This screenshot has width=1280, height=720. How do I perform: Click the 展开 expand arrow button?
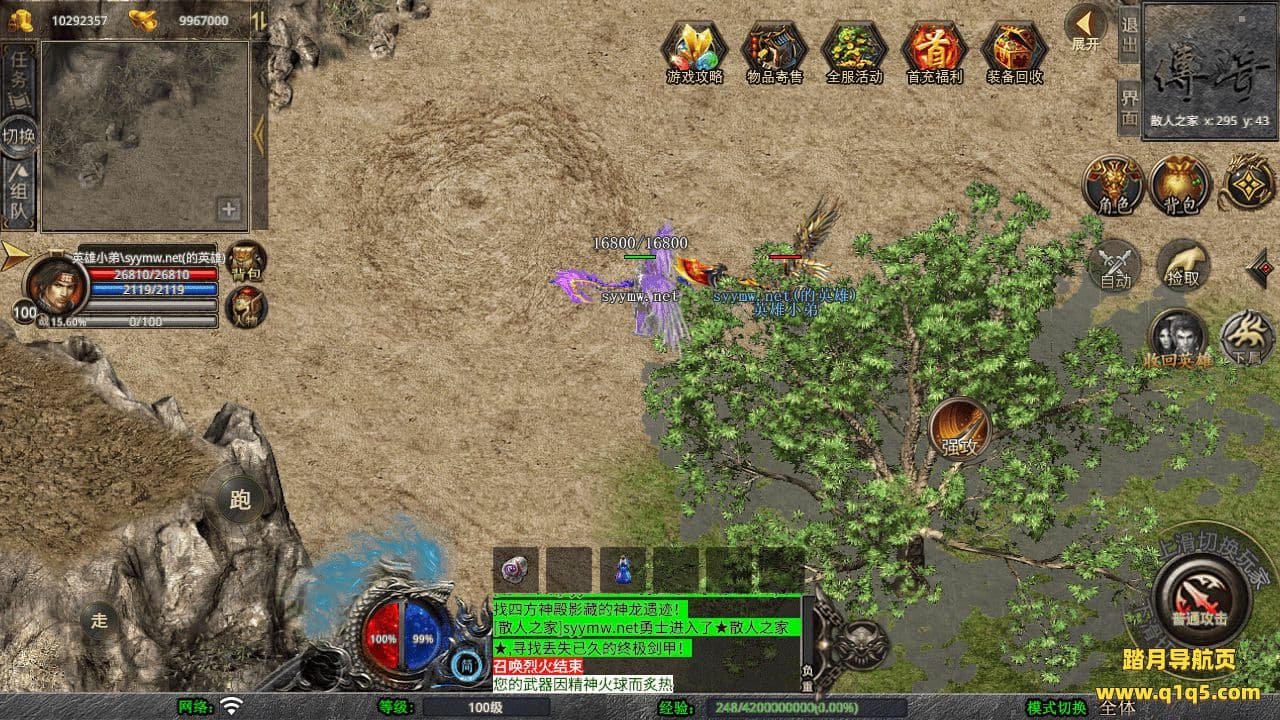1085,28
